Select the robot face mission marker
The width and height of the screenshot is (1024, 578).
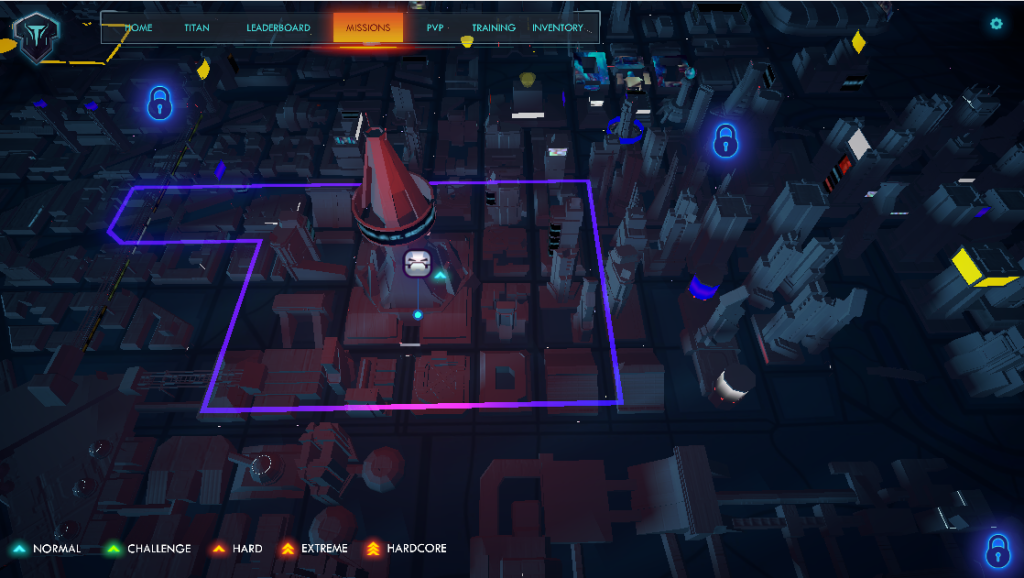418,263
